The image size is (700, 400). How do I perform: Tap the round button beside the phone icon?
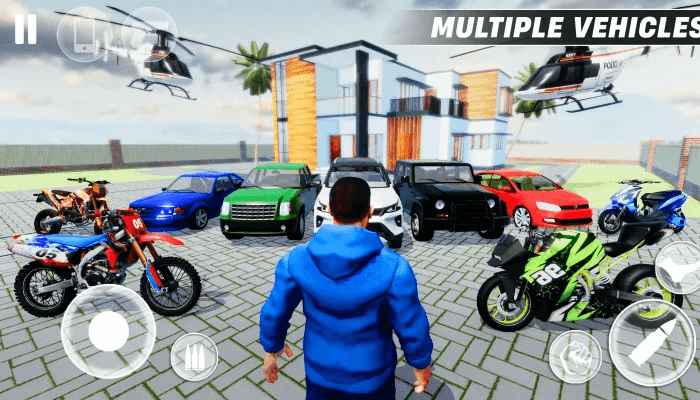149,35
